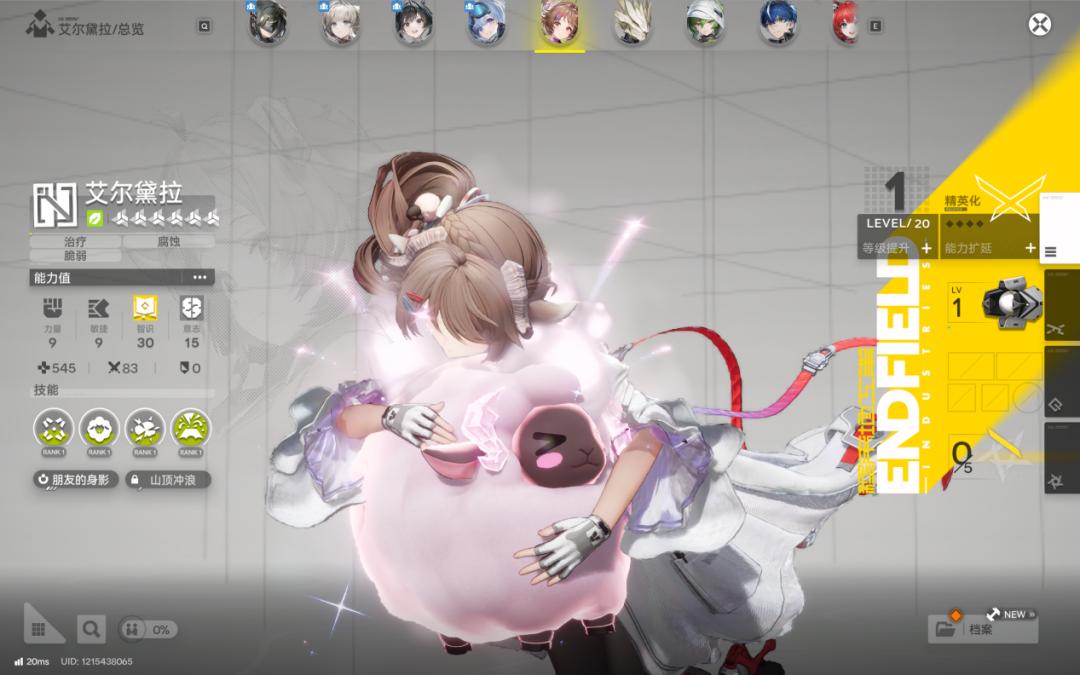This screenshot has width=1080, height=675.
Task: Select the LV 1 weapon slot
Action: (994, 305)
